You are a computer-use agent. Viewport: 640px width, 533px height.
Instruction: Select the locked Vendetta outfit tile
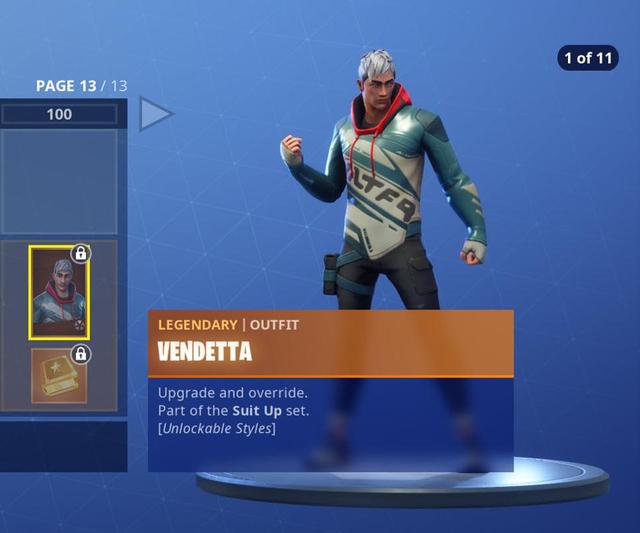(59, 293)
